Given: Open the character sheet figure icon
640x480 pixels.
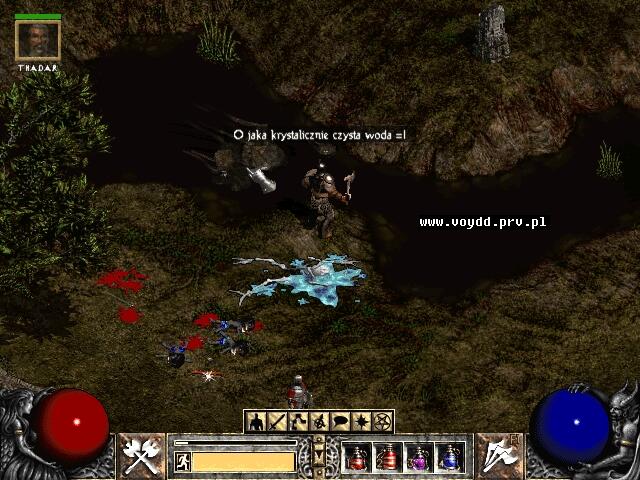Looking at the screenshot, I should point(255,421).
